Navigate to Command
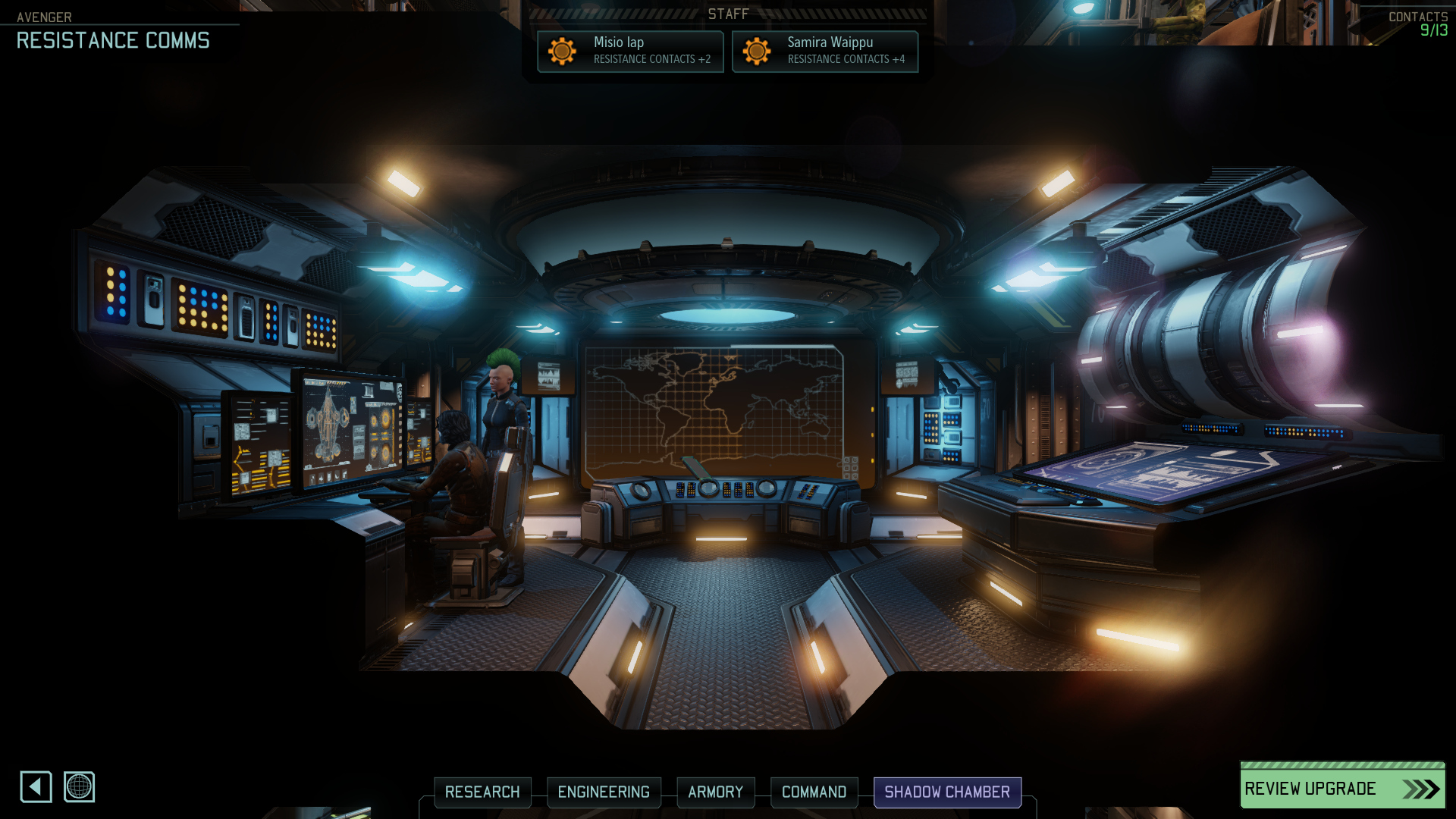The image size is (1456, 819). coord(814,792)
